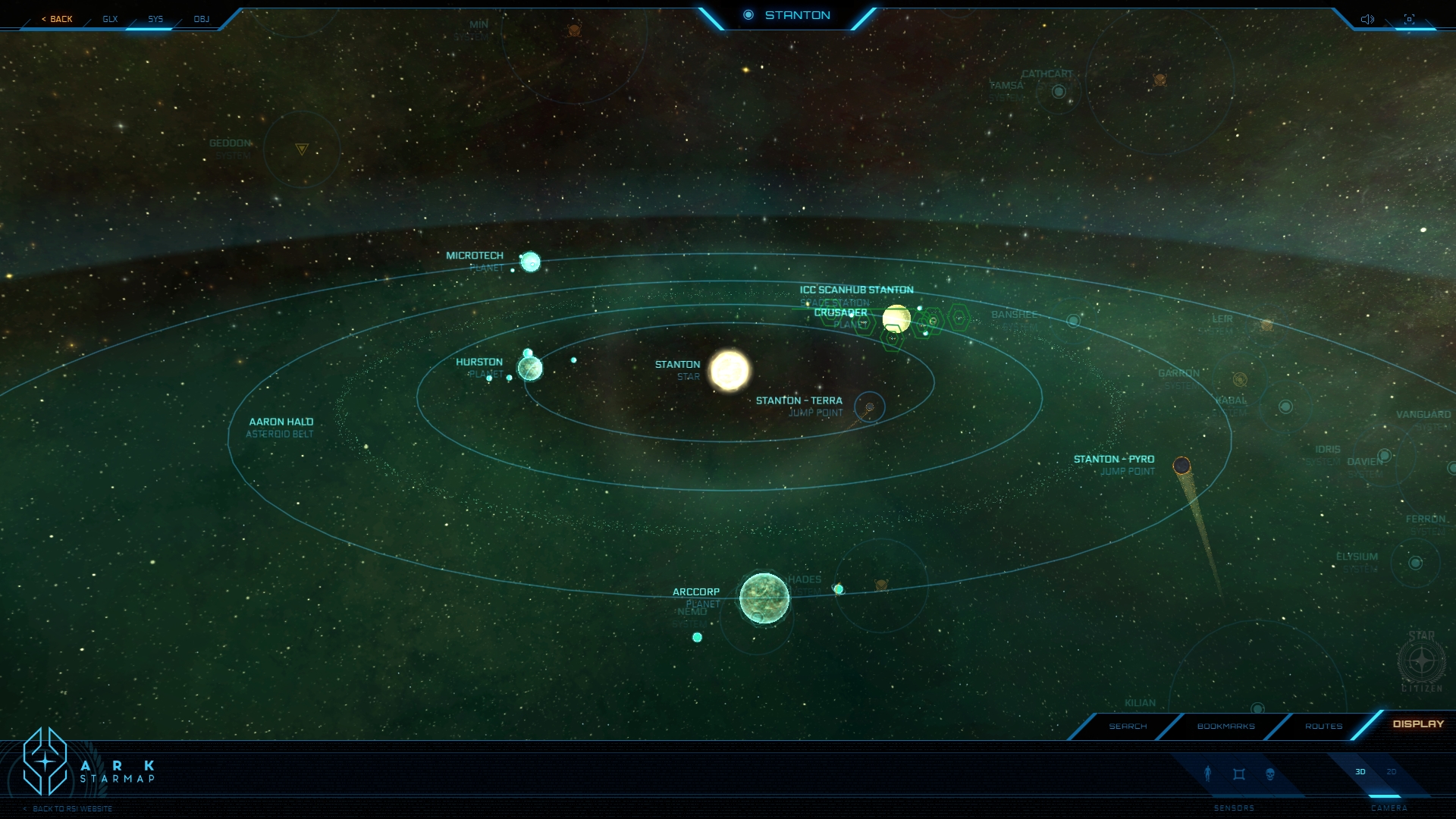Open the Bookmarks panel
This screenshot has width=1456, height=819.
pyautogui.click(x=1225, y=726)
